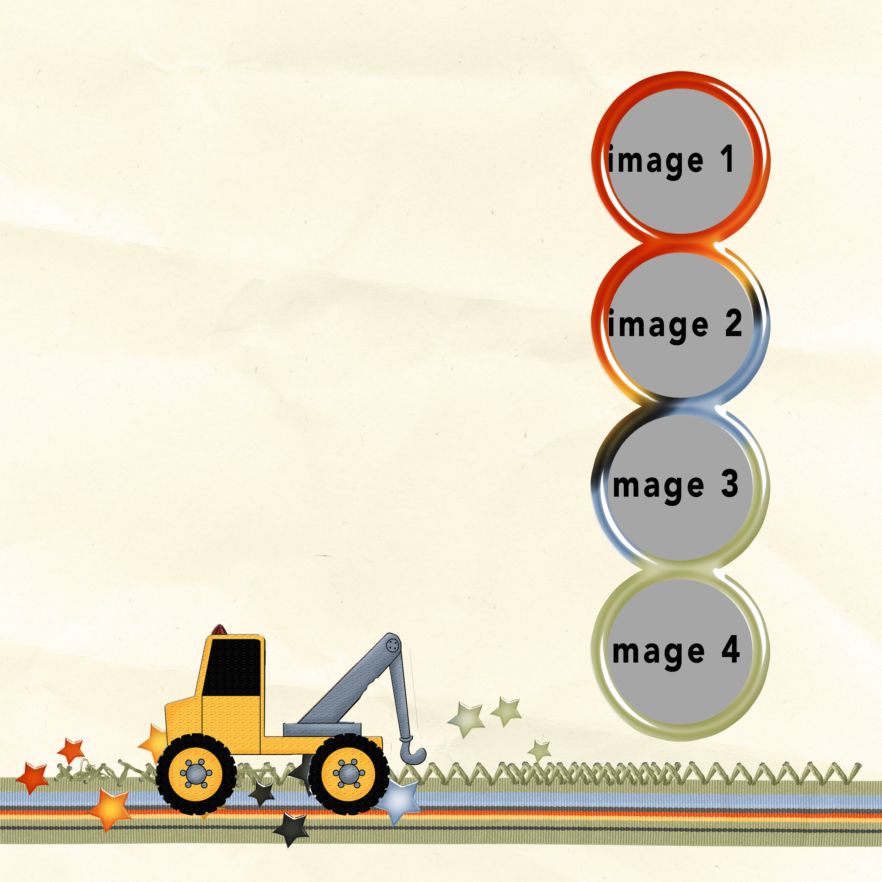Click the image 3 photo slot
Viewport: 882px width, 882px height.
679,486
